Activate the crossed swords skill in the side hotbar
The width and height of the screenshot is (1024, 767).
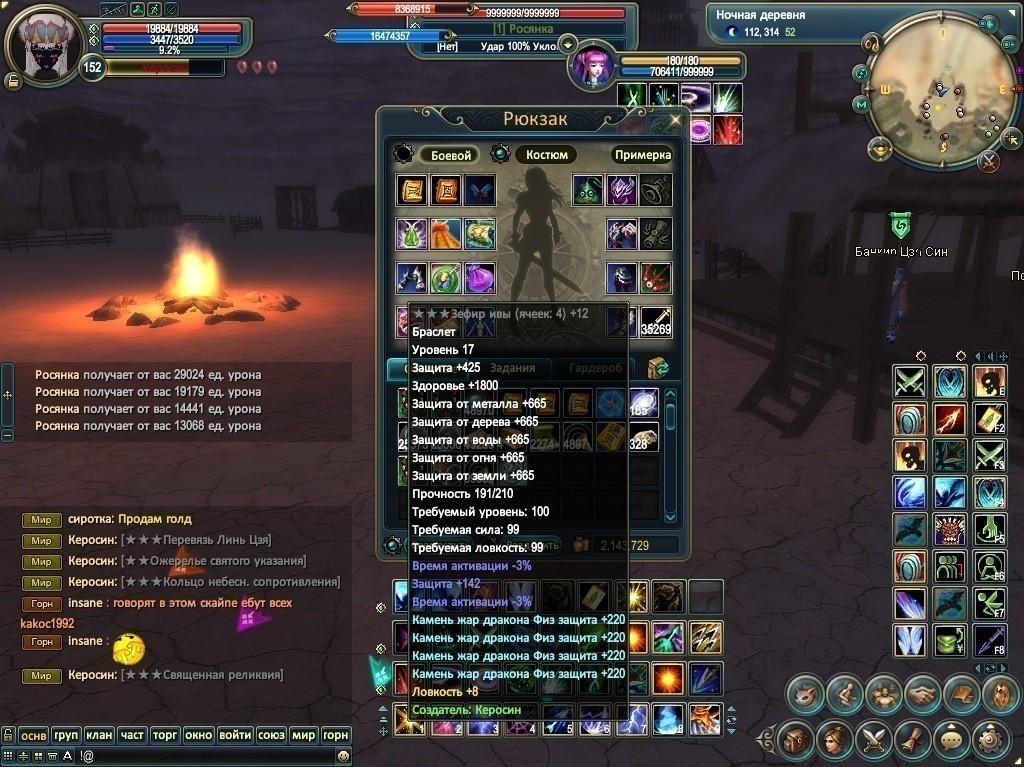point(910,381)
